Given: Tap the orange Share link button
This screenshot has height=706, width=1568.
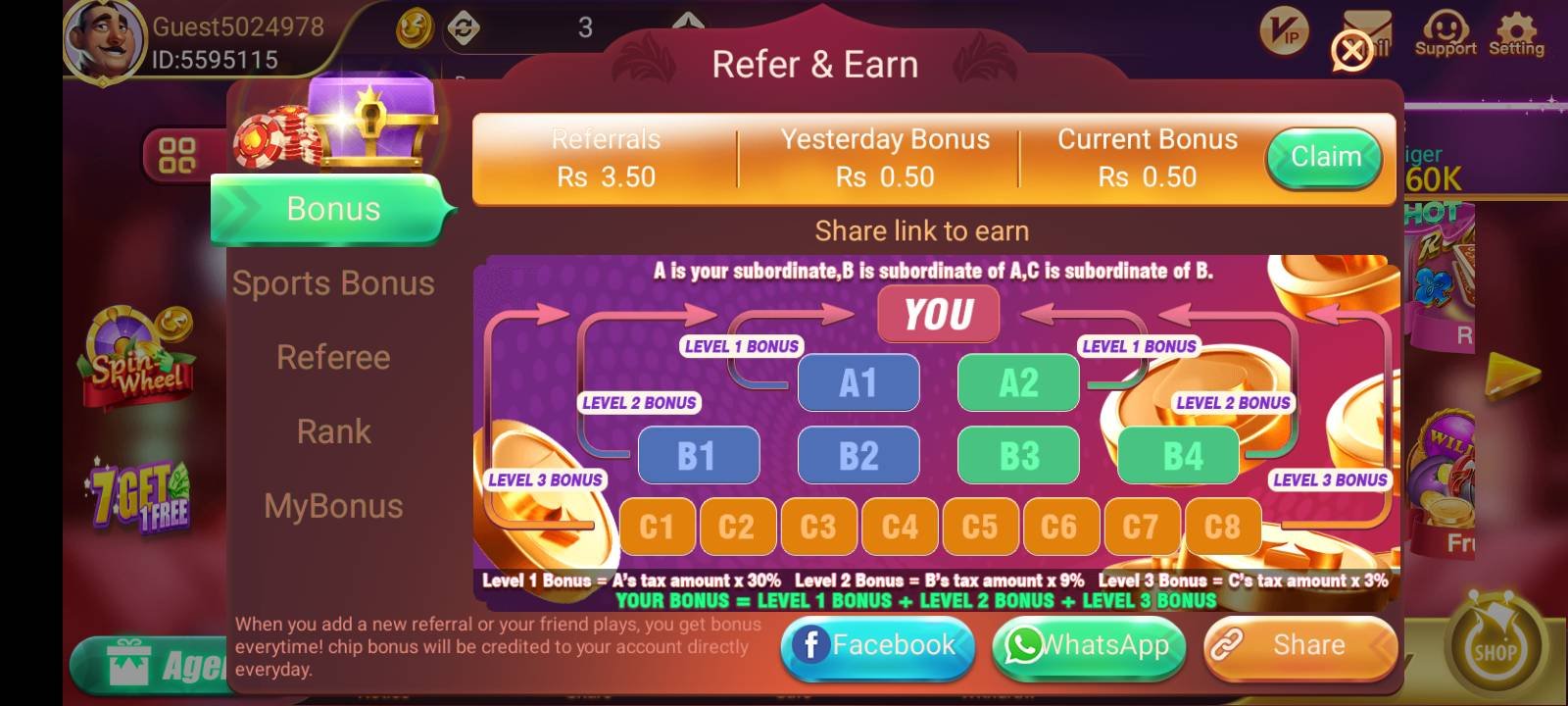Looking at the screenshot, I should tap(1299, 645).
